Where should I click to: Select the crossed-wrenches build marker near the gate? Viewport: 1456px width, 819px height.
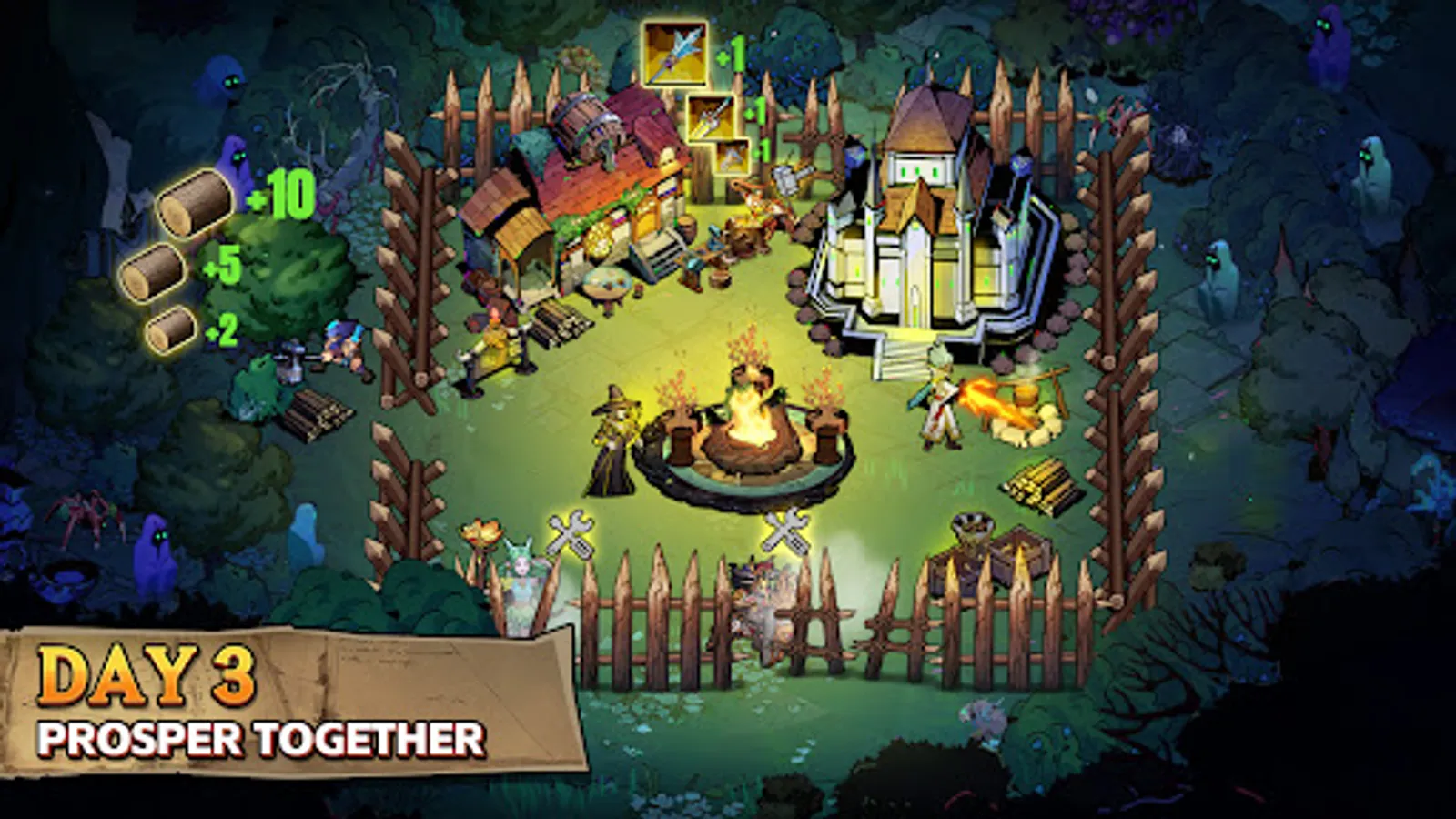click(784, 532)
